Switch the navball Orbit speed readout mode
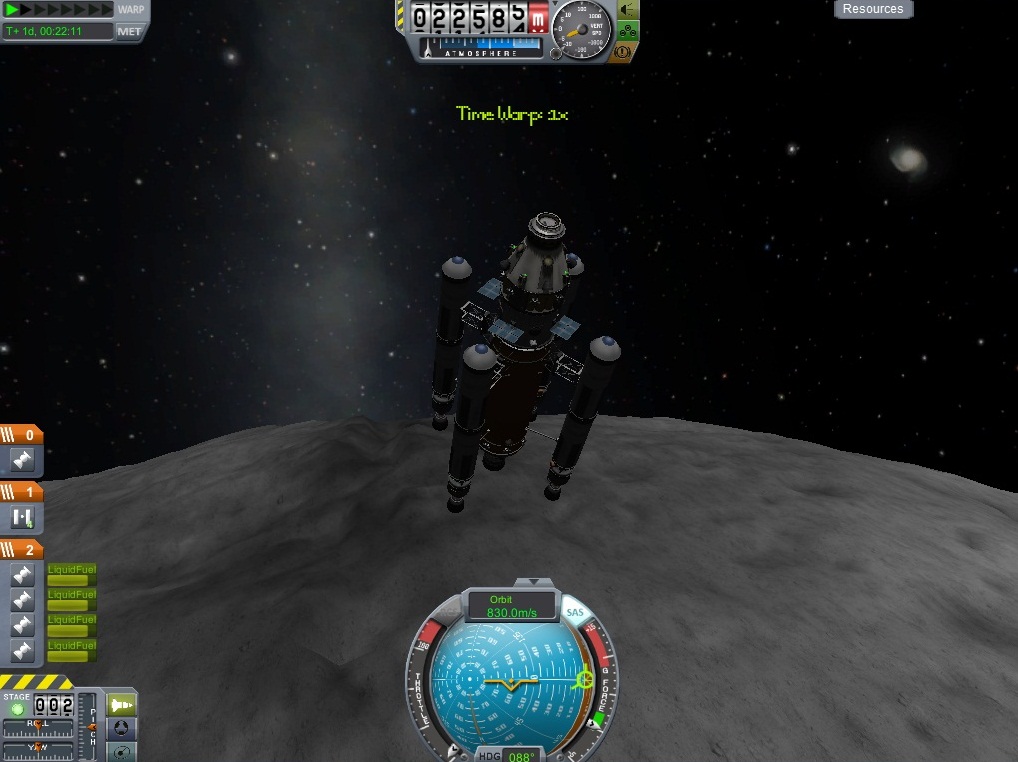The image size is (1018, 762). click(x=513, y=606)
